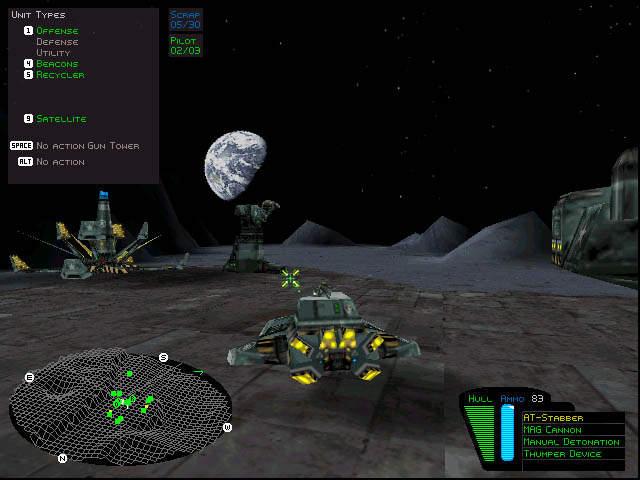Select the Recycler entry
Image resolution: width=640 pixels, height=480 pixels.
(x=60, y=75)
